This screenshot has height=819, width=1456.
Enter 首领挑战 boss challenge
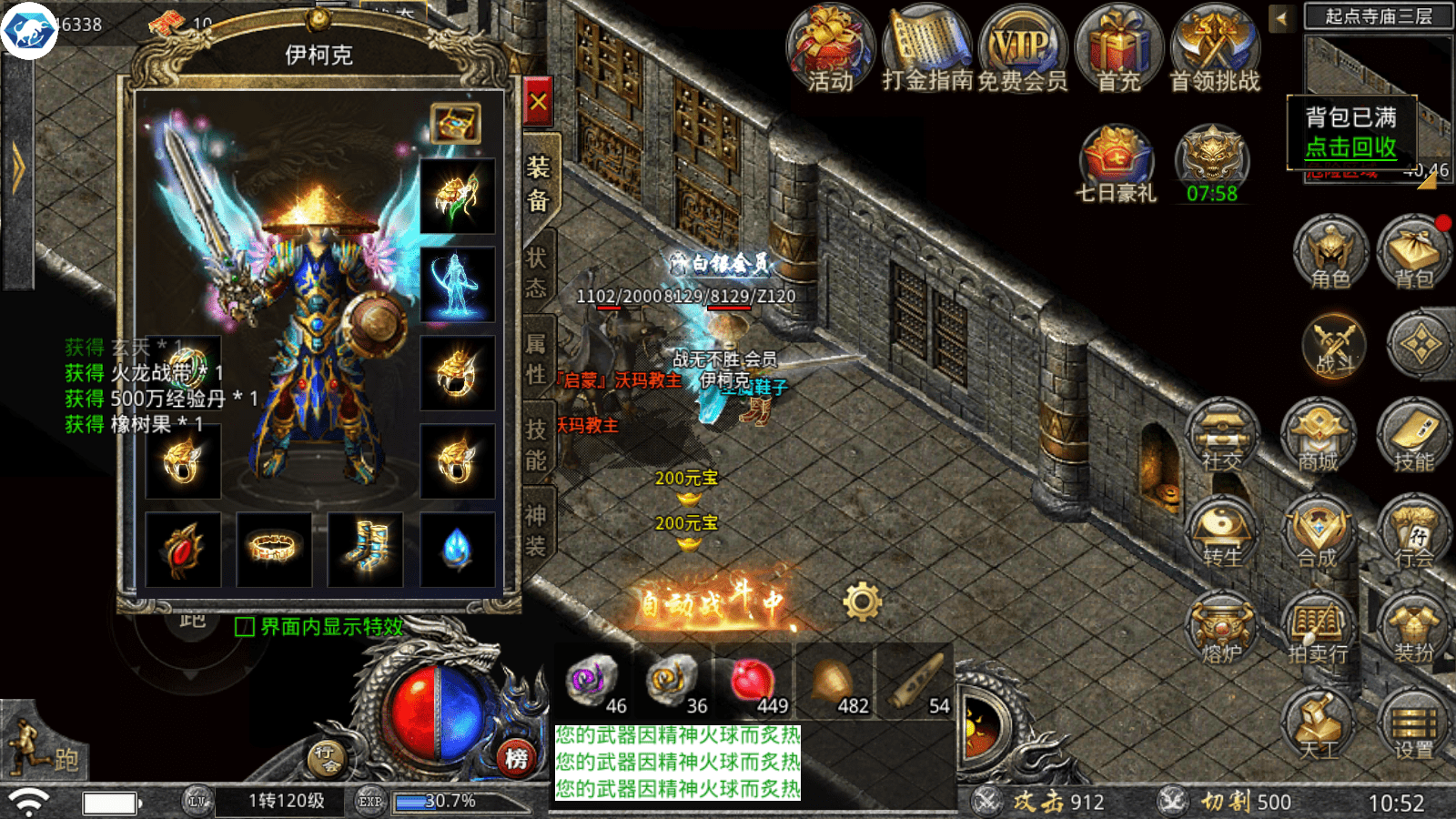[1215, 50]
